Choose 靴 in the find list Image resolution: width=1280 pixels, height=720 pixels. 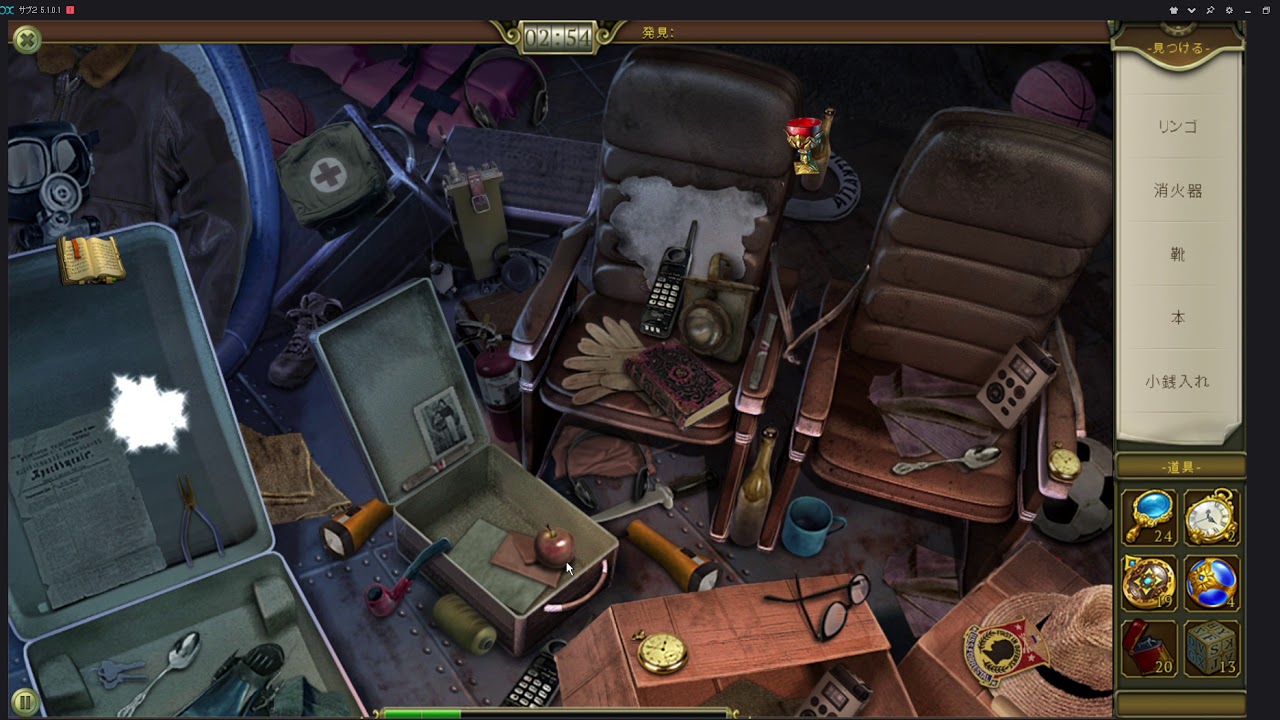point(1178,254)
